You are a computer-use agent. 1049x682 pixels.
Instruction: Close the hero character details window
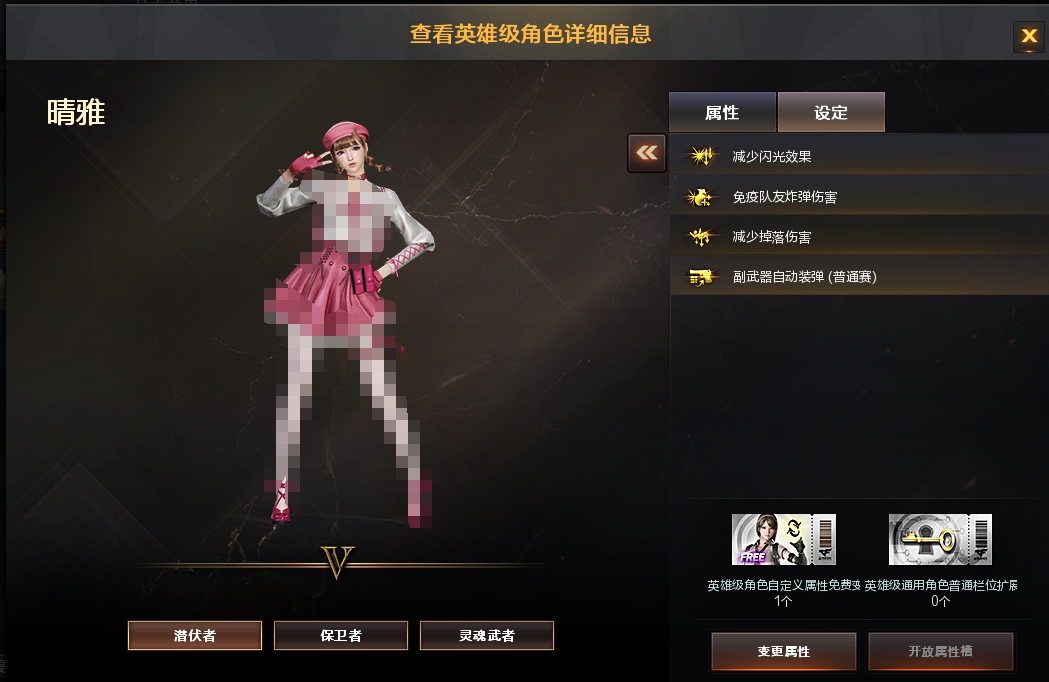click(x=1028, y=37)
